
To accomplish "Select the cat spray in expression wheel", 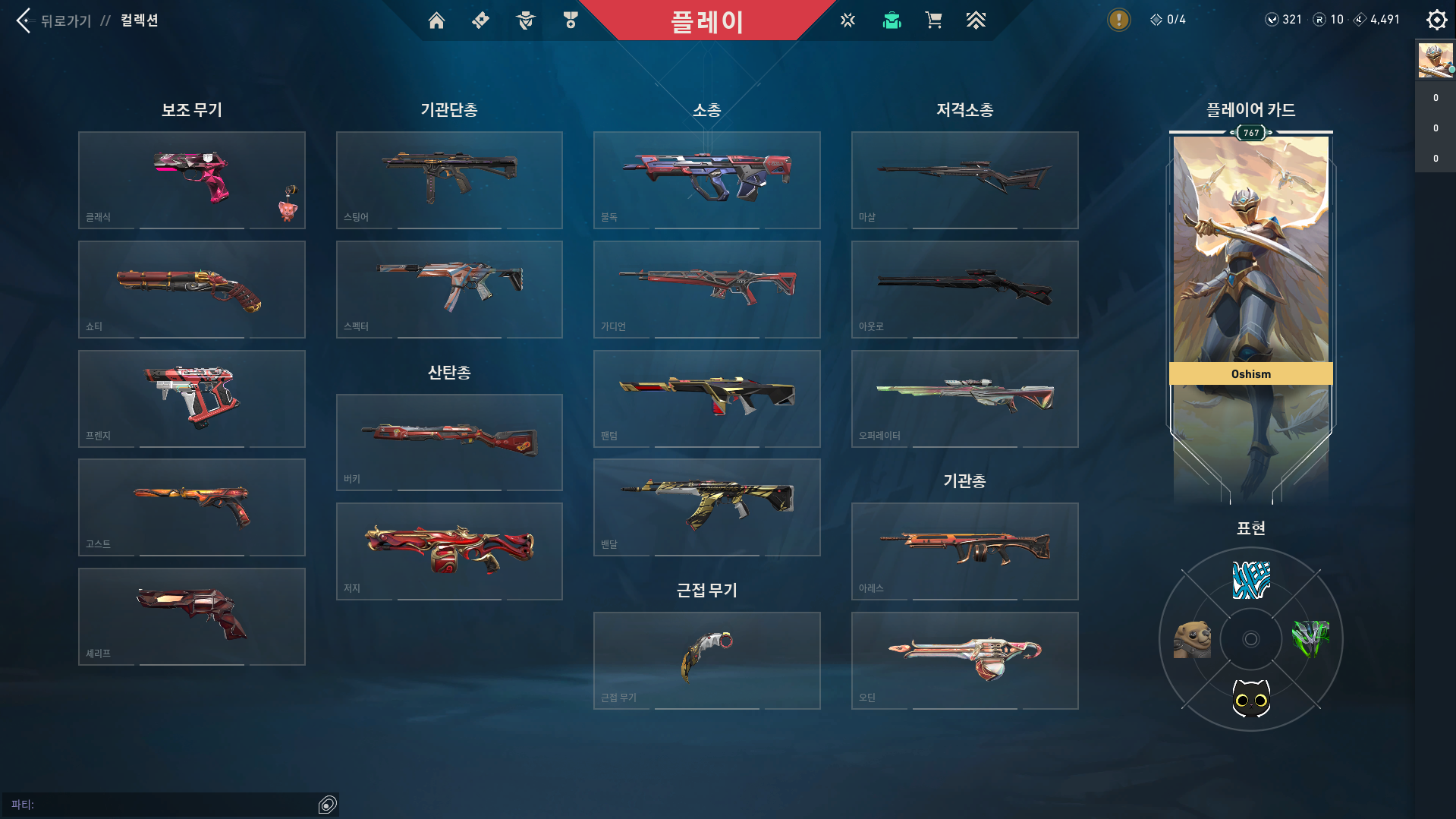I will pyautogui.click(x=1250, y=698).
